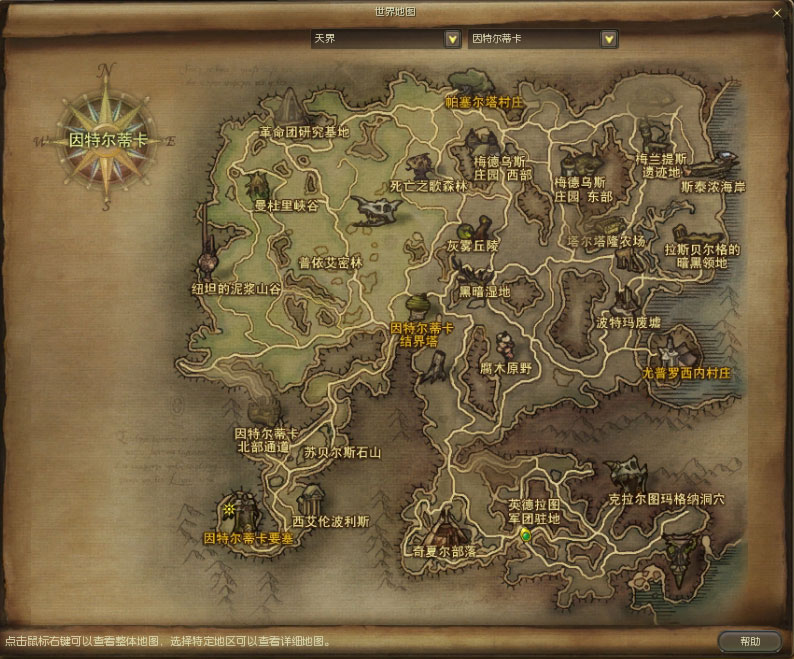Select the 尤普罗西内村庄 map region
794x659 pixels.
pyautogui.click(x=688, y=372)
